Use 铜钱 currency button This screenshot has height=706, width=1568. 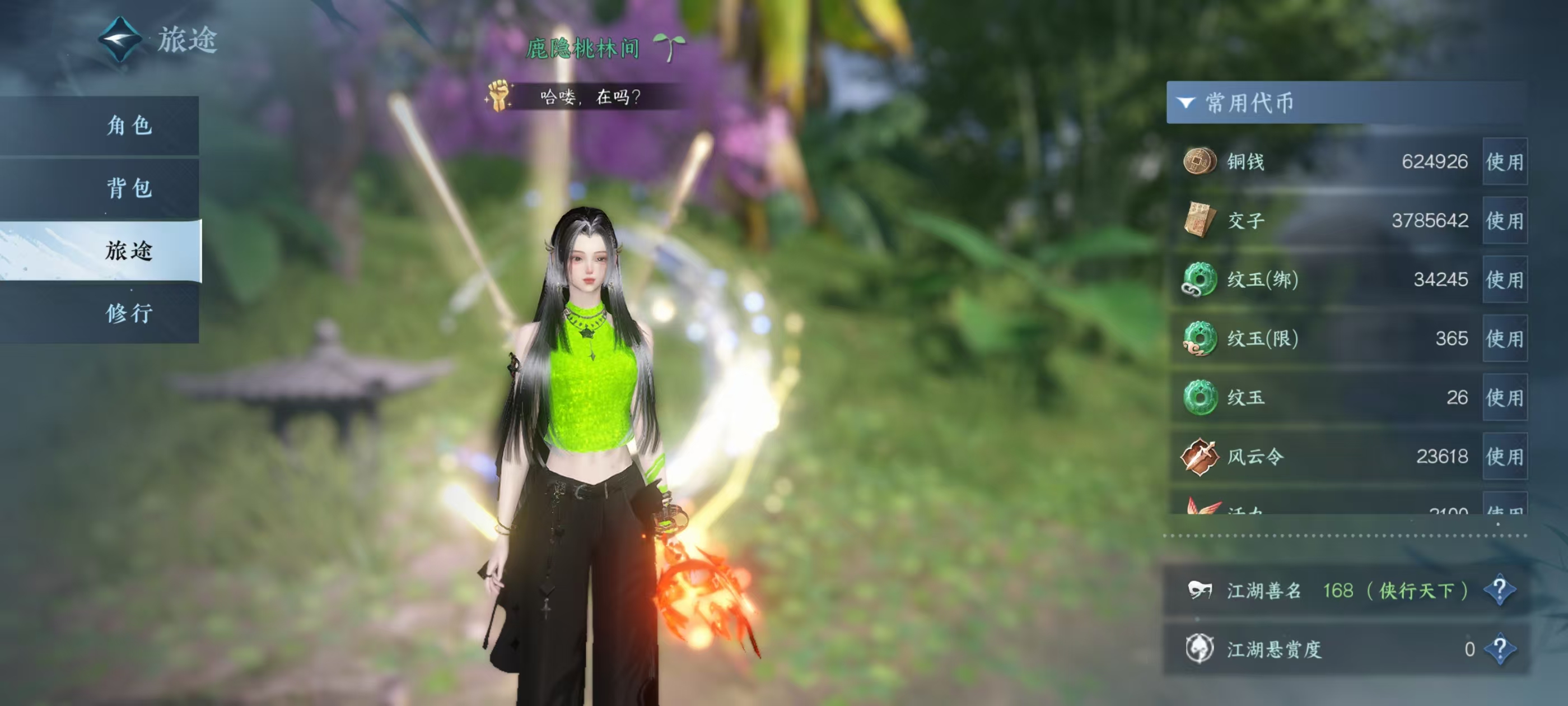click(x=1504, y=162)
